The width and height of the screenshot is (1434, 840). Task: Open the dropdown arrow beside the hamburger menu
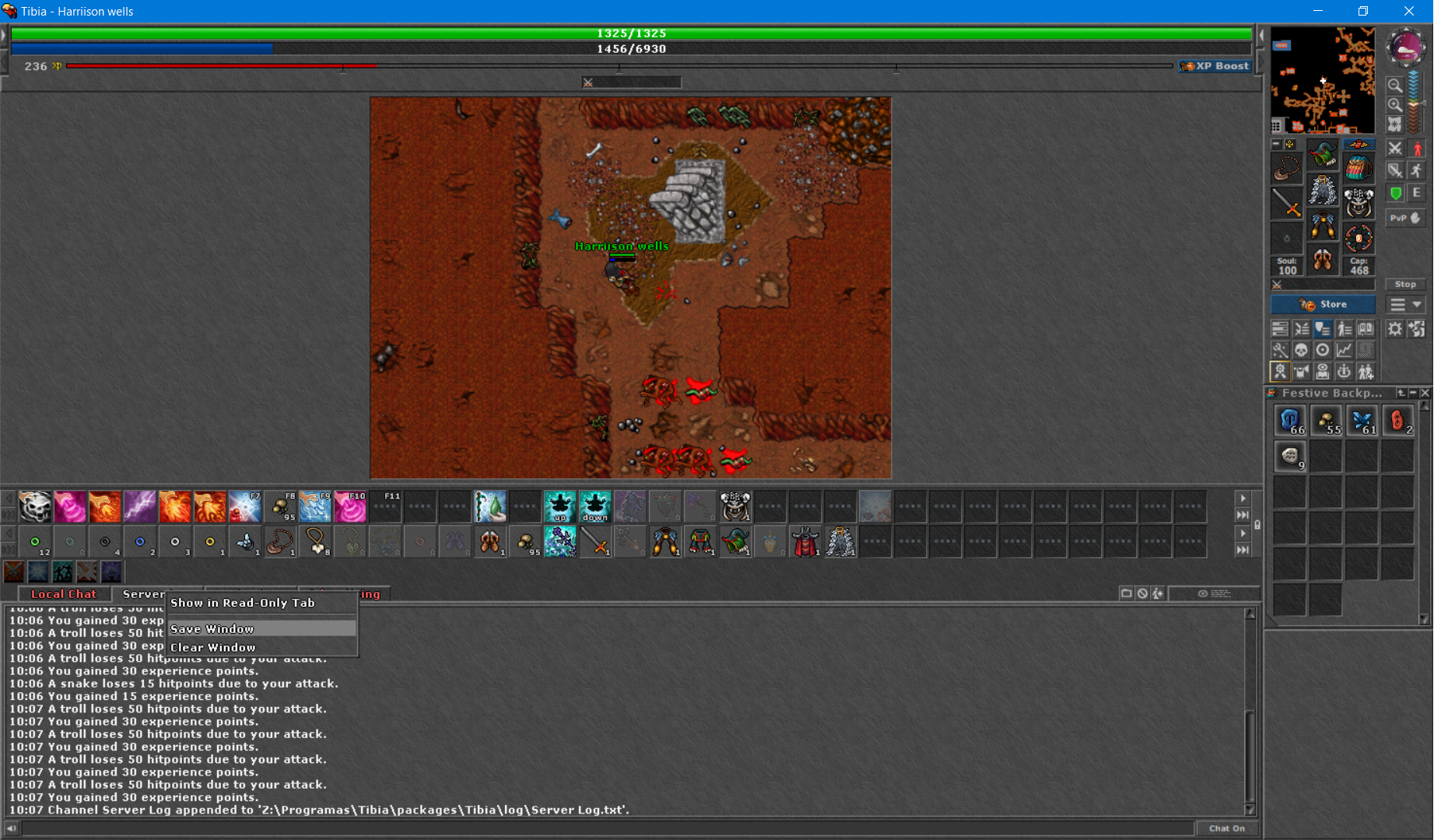[x=1415, y=304]
